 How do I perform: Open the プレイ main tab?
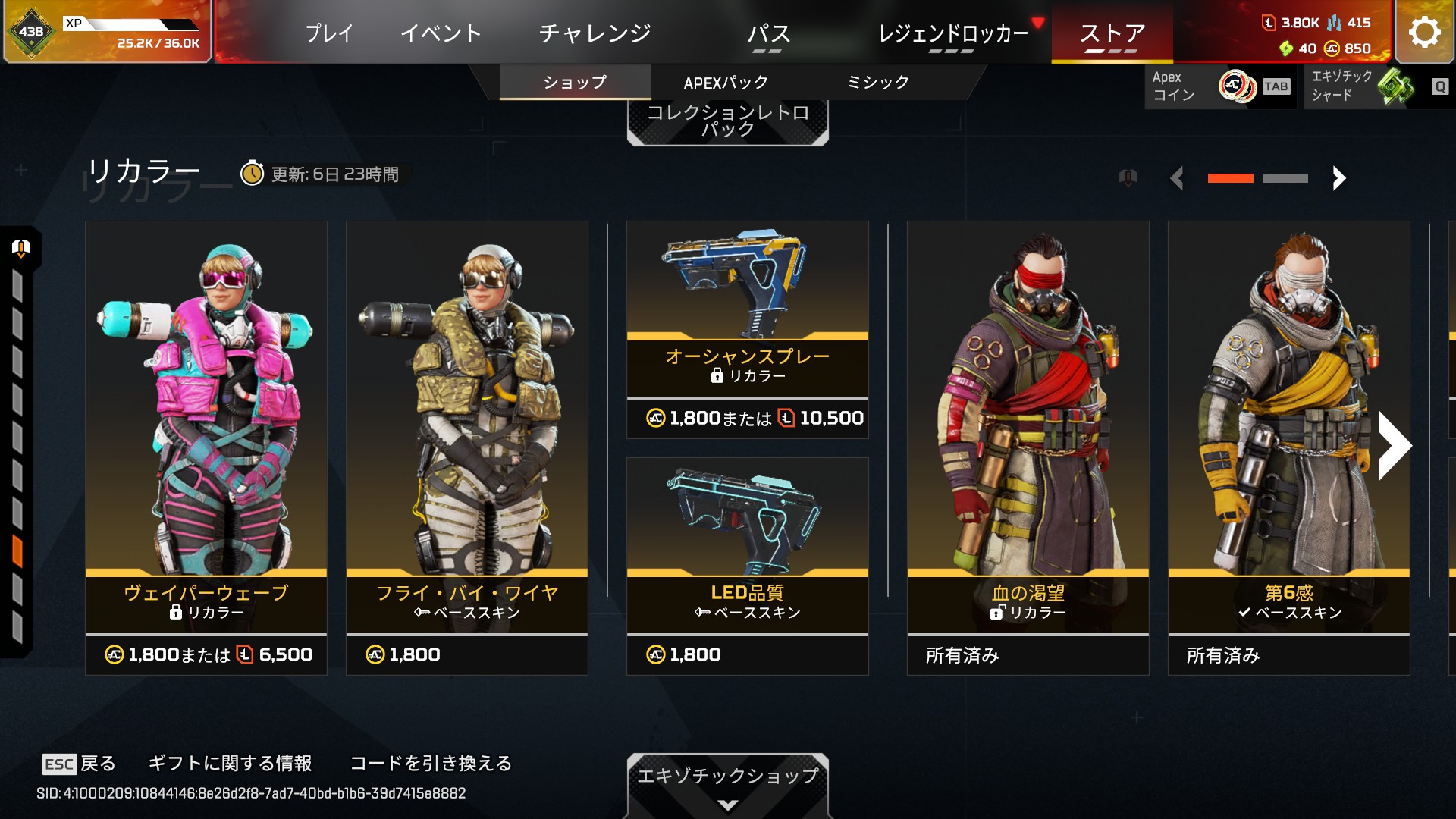(x=329, y=33)
